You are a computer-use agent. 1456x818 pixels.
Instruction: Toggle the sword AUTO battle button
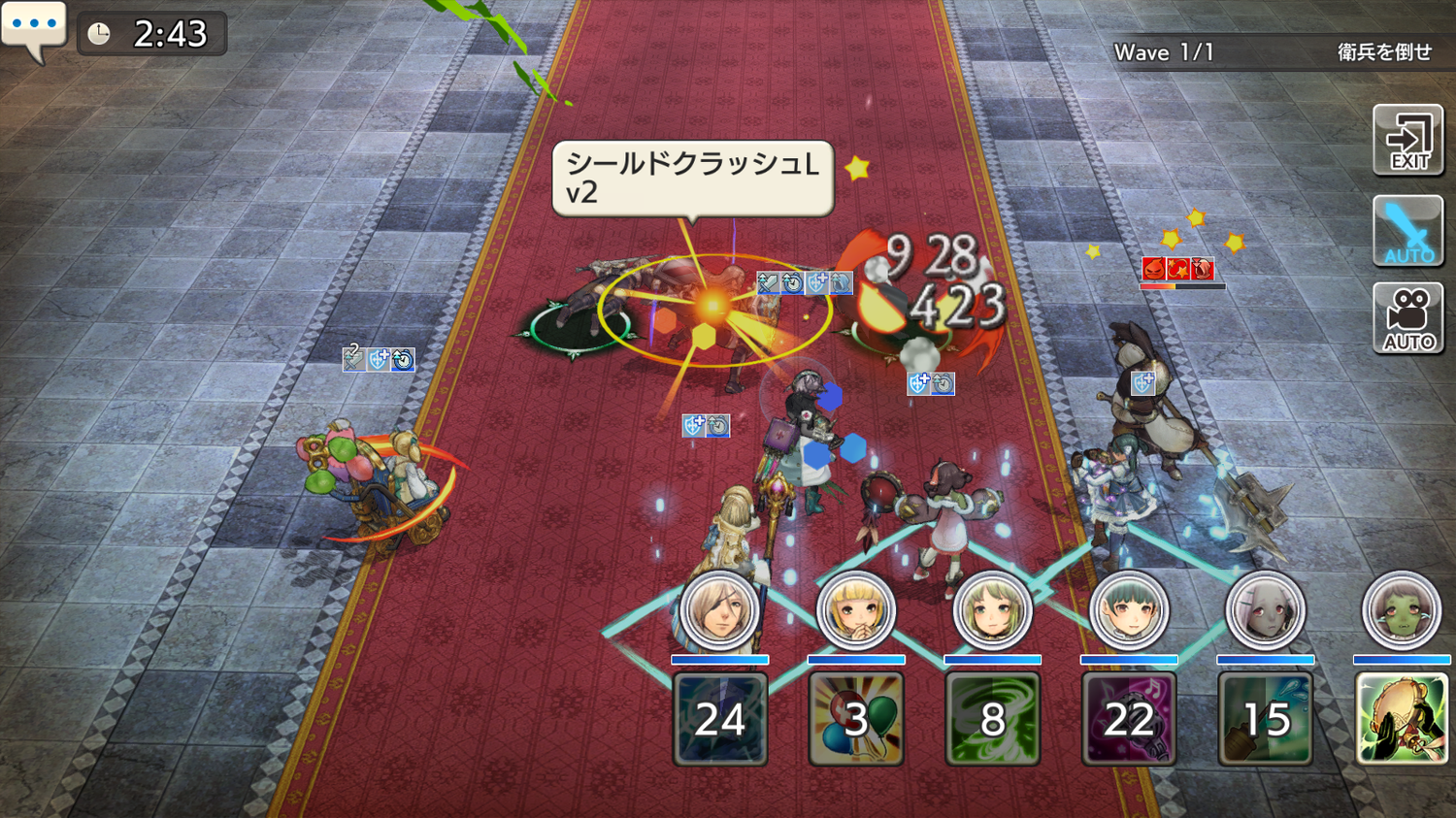[1407, 231]
